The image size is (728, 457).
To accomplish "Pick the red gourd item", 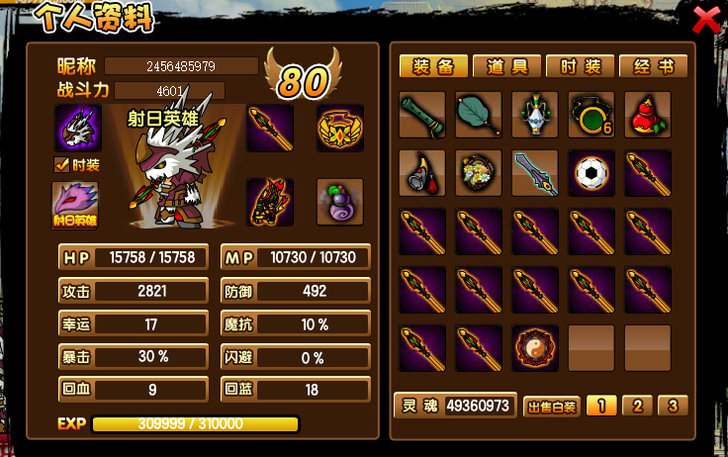I will click(x=647, y=115).
